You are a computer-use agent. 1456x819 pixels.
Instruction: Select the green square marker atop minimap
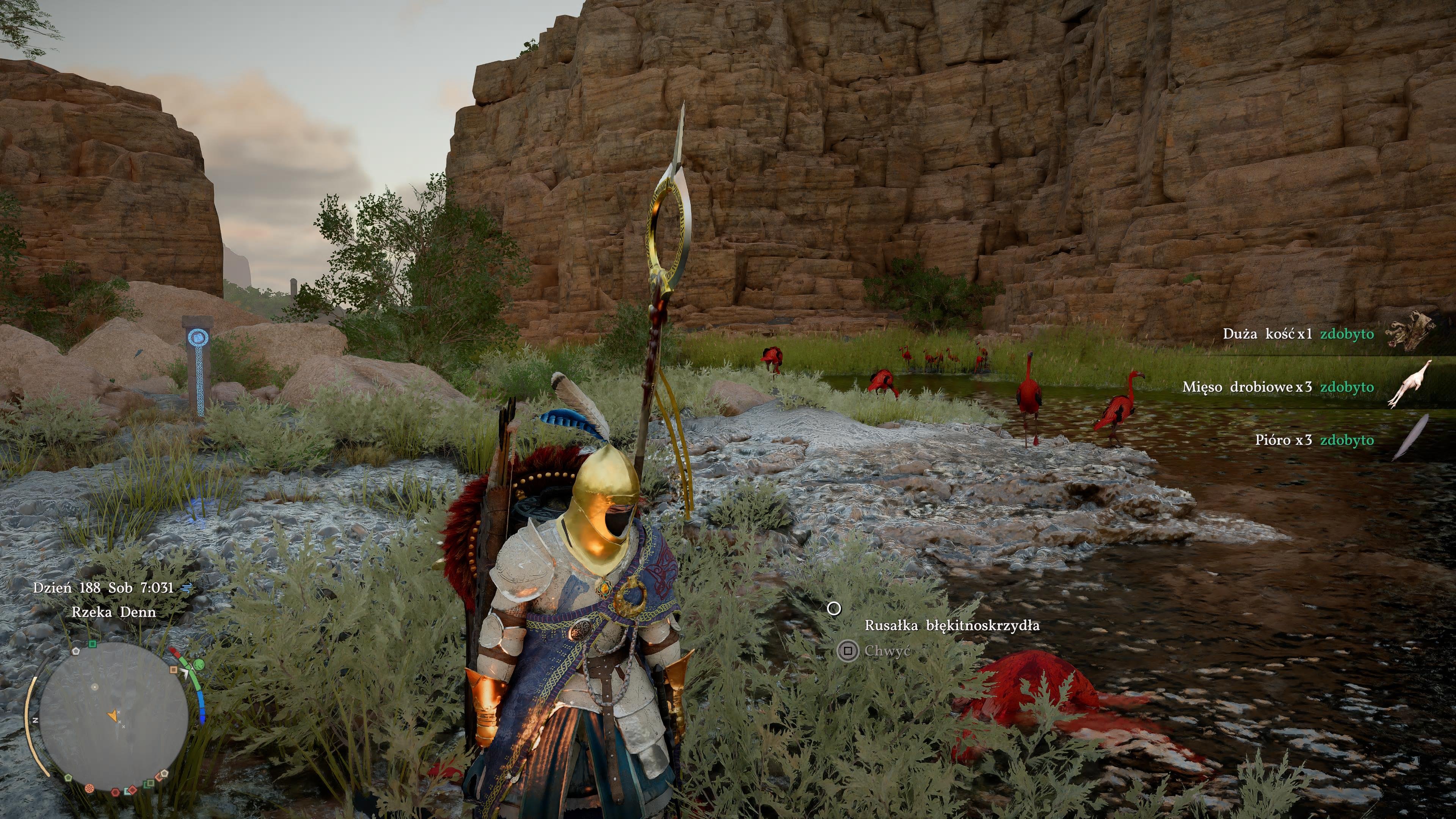(93, 644)
